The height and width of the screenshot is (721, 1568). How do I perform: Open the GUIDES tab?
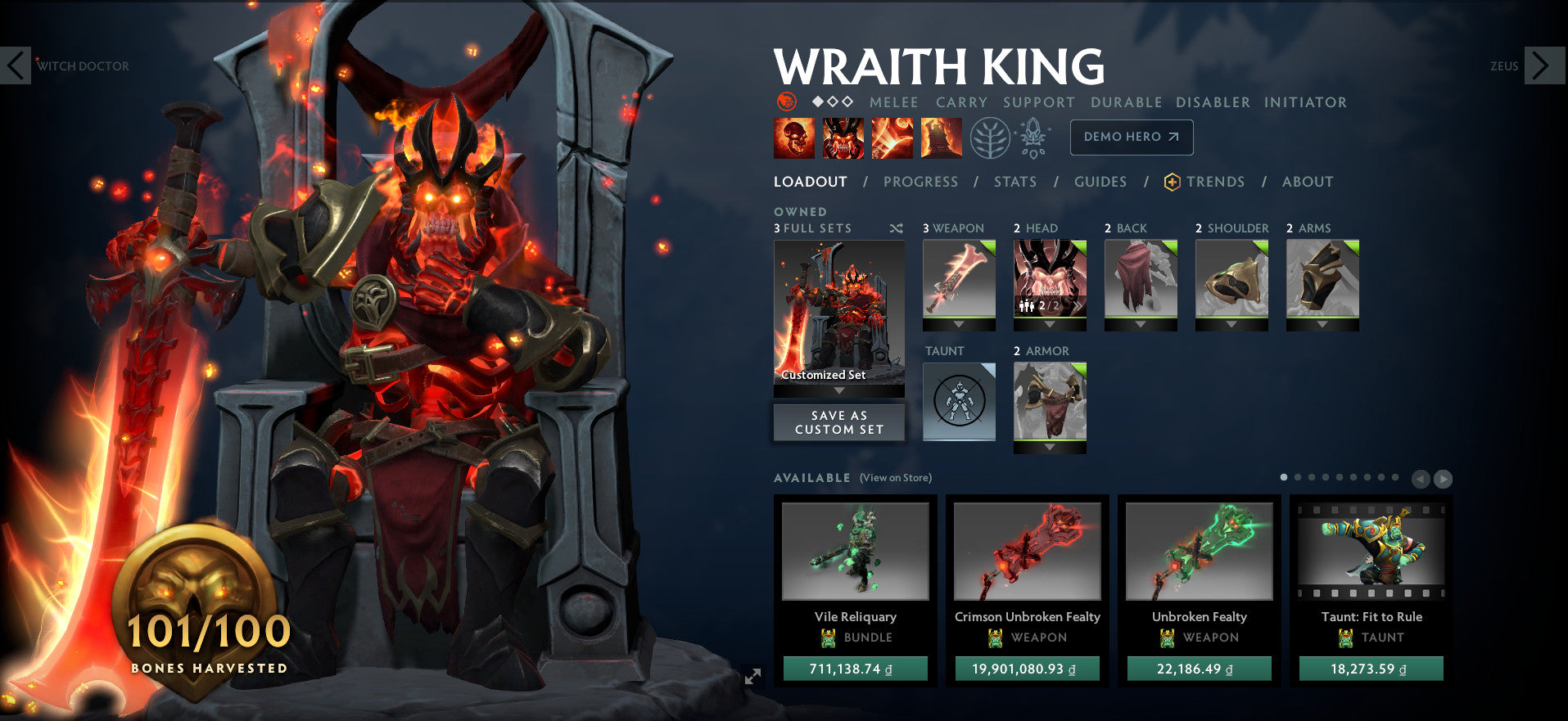(1100, 182)
